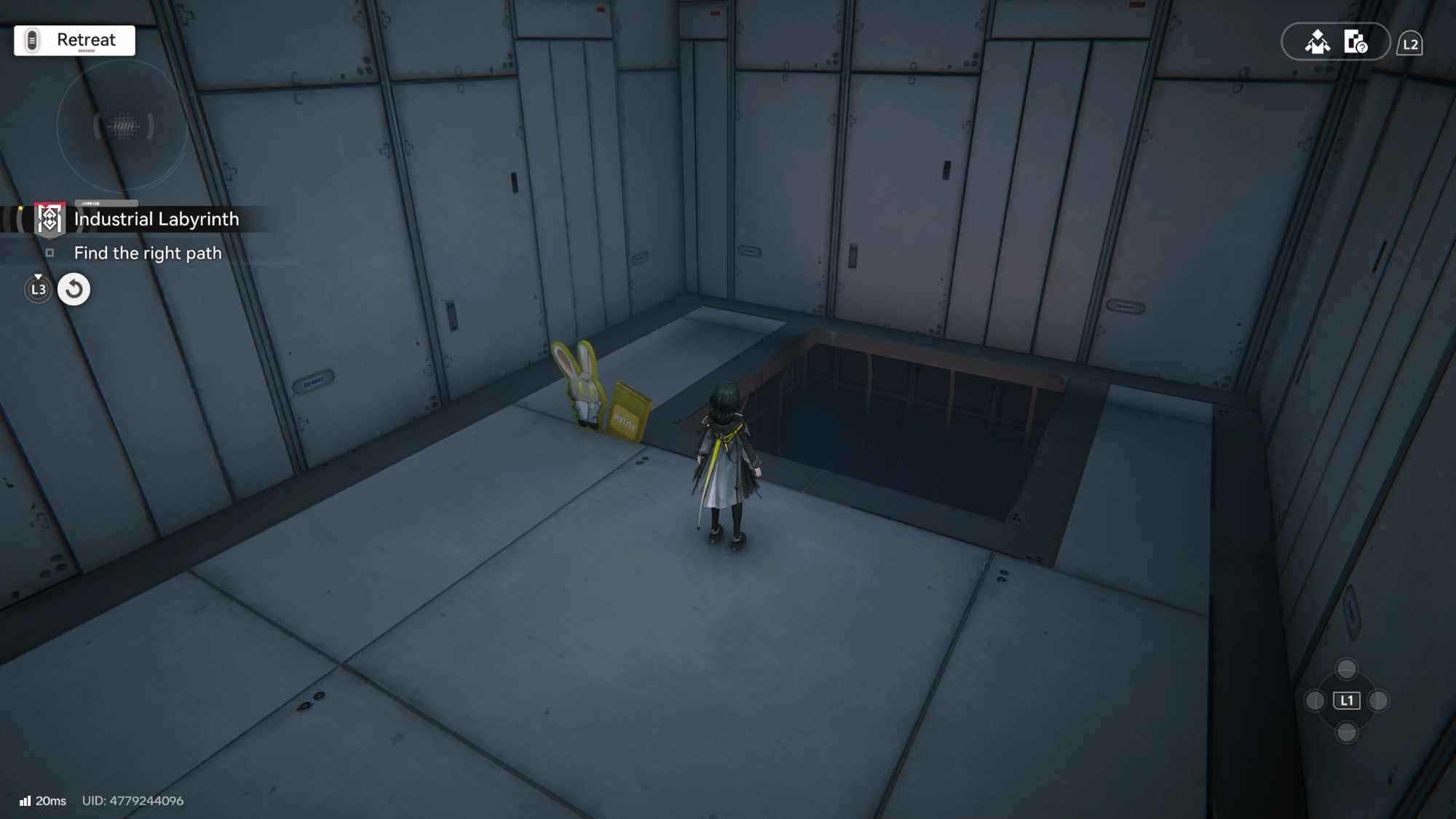Open the building guide icon with question mark

point(1356,42)
